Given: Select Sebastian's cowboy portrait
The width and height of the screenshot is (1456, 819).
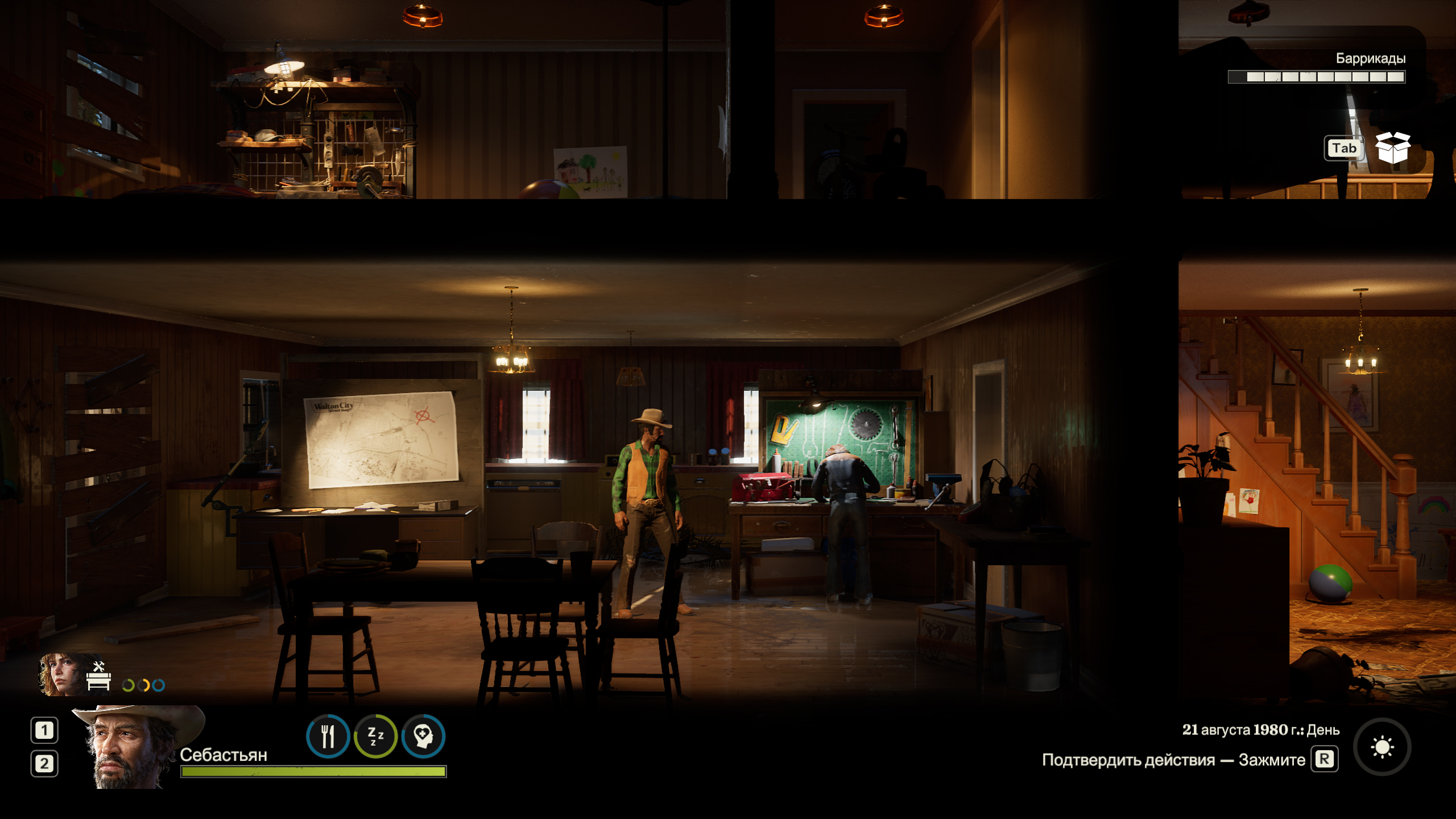Looking at the screenshot, I should pos(134,746).
